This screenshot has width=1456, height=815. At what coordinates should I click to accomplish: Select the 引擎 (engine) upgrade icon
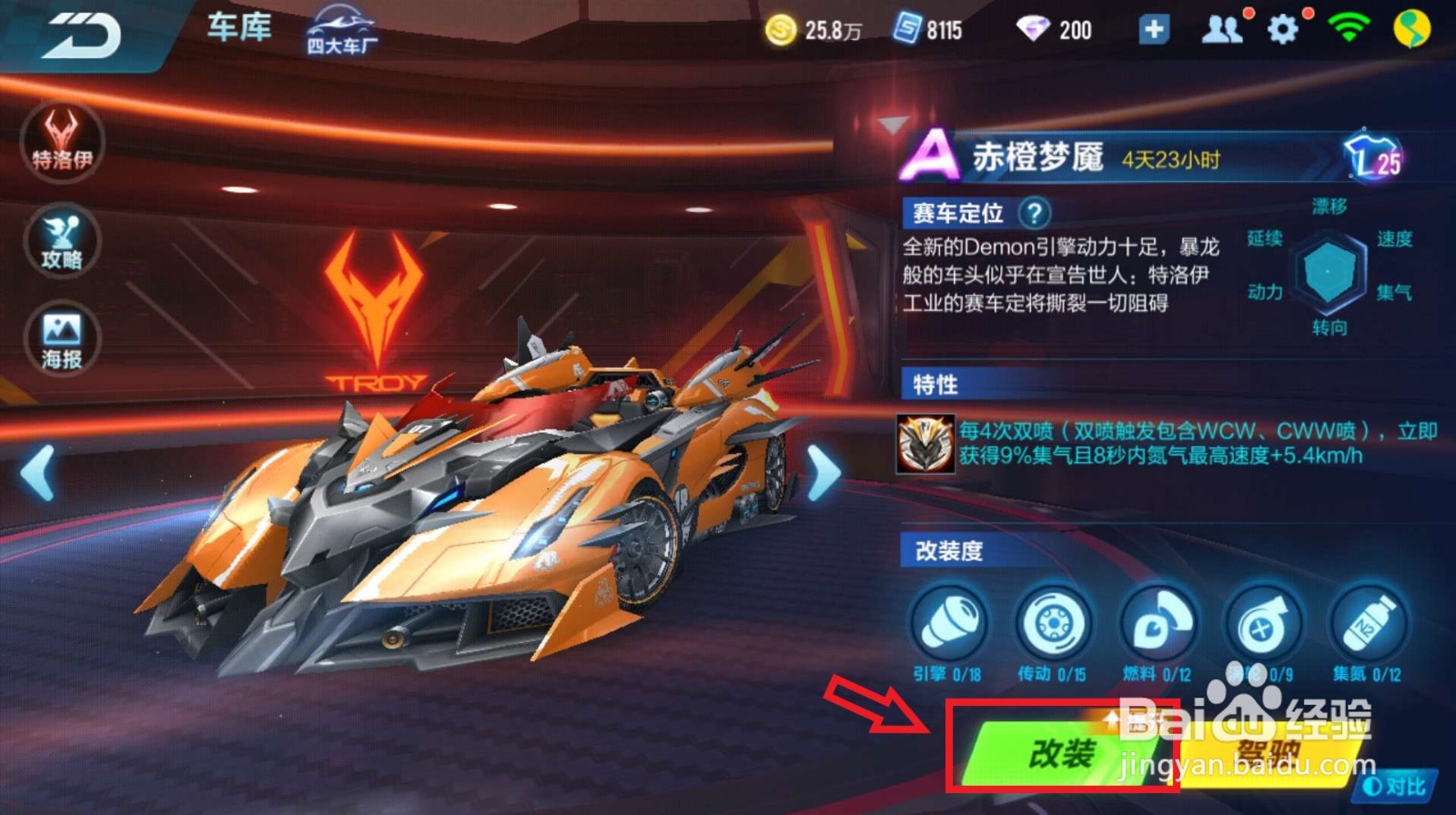949,621
